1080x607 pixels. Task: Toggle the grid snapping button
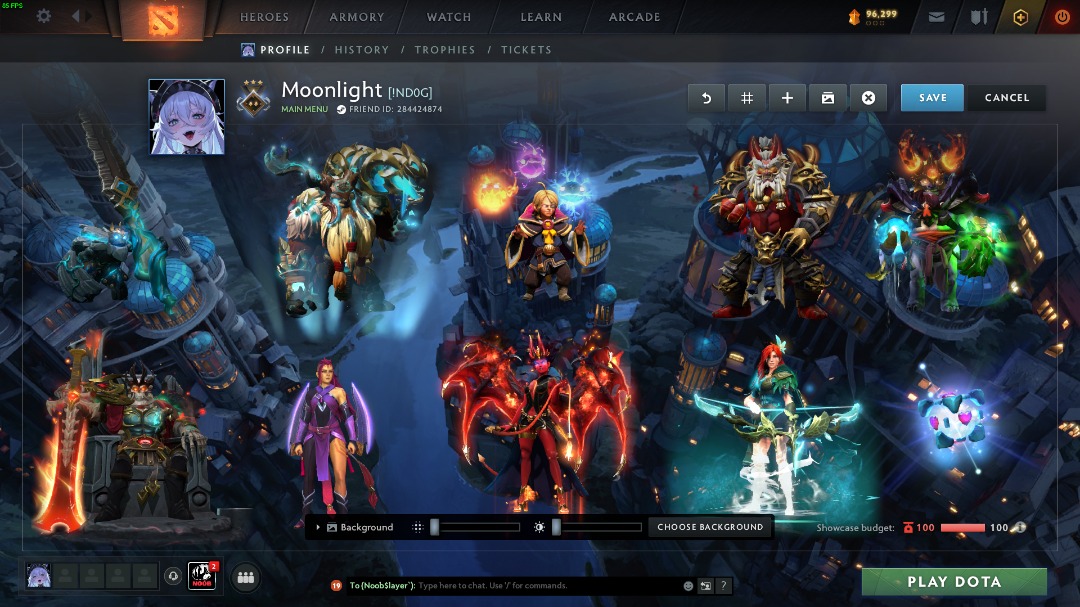pos(746,98)
